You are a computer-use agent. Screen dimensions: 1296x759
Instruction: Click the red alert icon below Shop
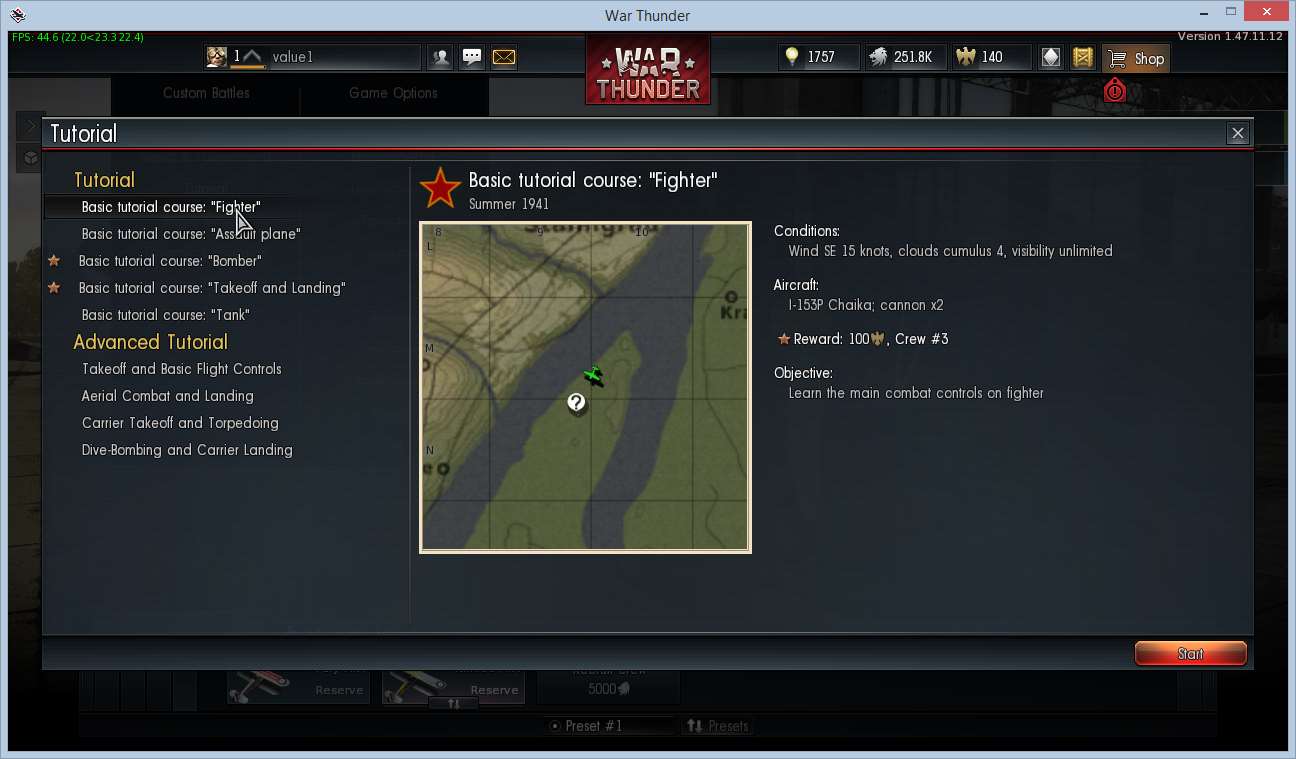pyautogui.click(x=1115, y=91)
